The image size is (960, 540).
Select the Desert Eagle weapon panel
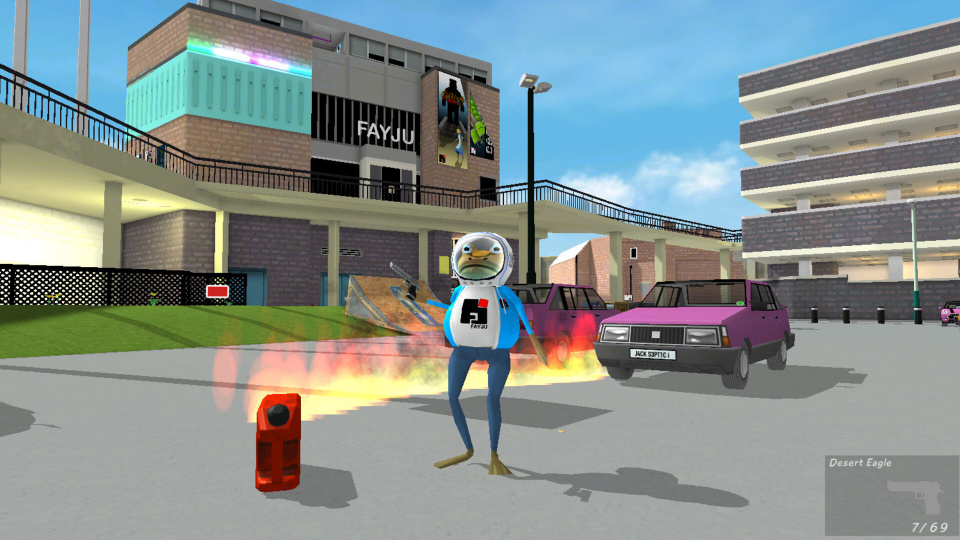coord(891,496)
